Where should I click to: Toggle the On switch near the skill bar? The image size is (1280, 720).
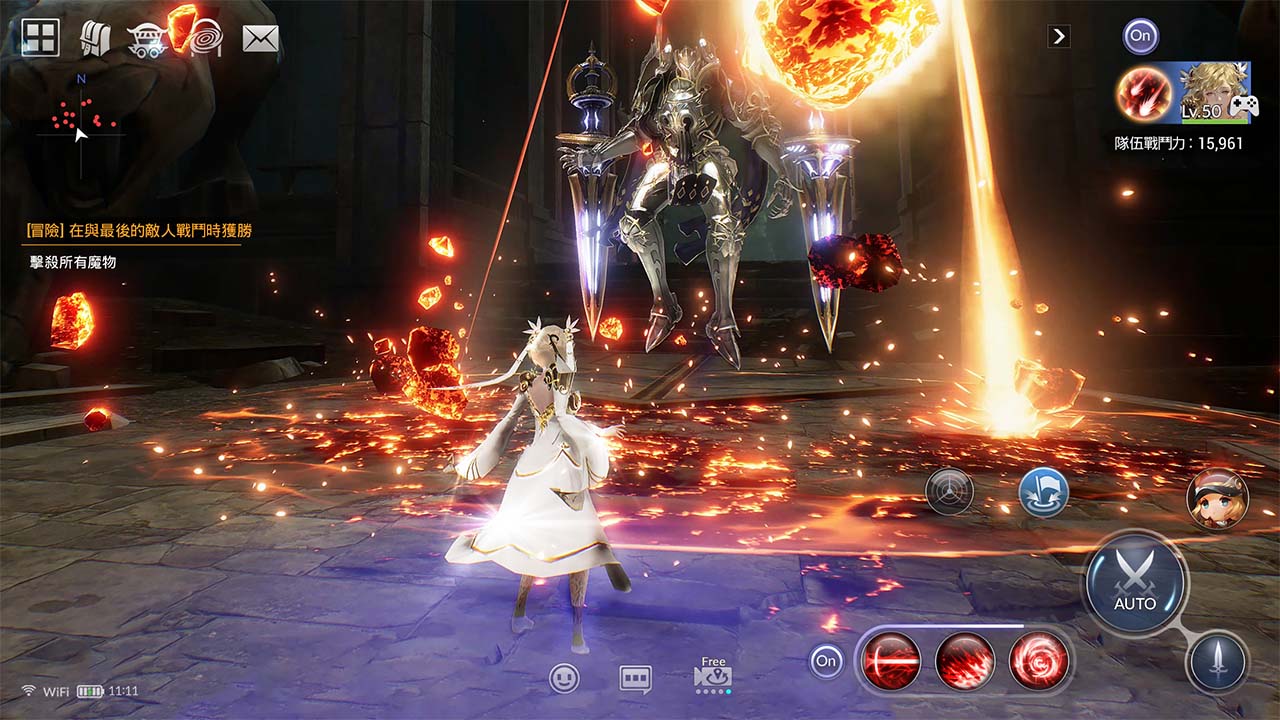coord(826,660)
